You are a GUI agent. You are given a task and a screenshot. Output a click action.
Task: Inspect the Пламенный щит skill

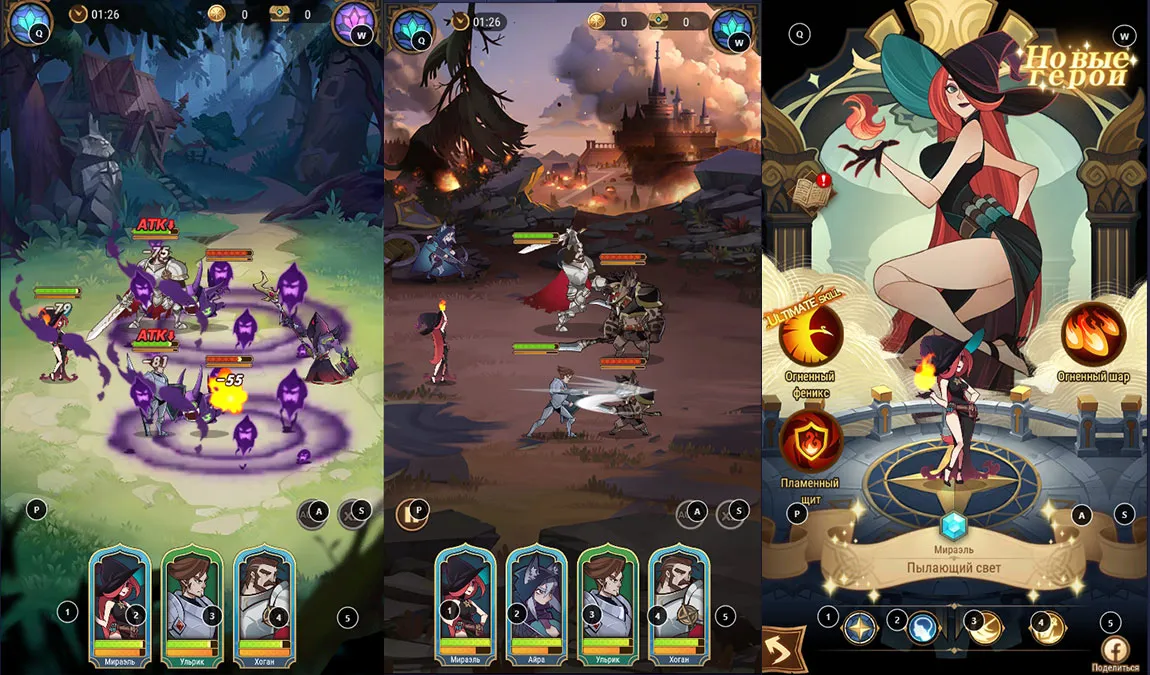click(x=811, y=441)
